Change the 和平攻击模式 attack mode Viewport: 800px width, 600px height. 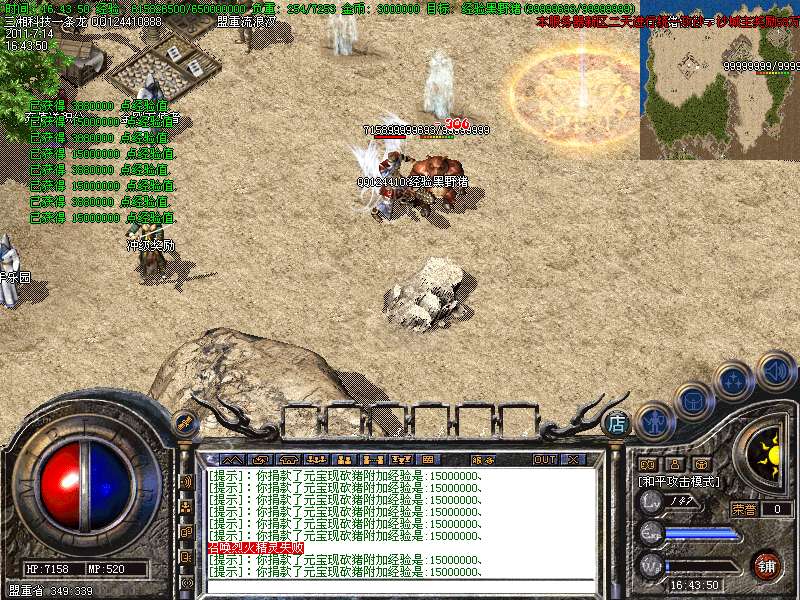(x=680, y=481)
